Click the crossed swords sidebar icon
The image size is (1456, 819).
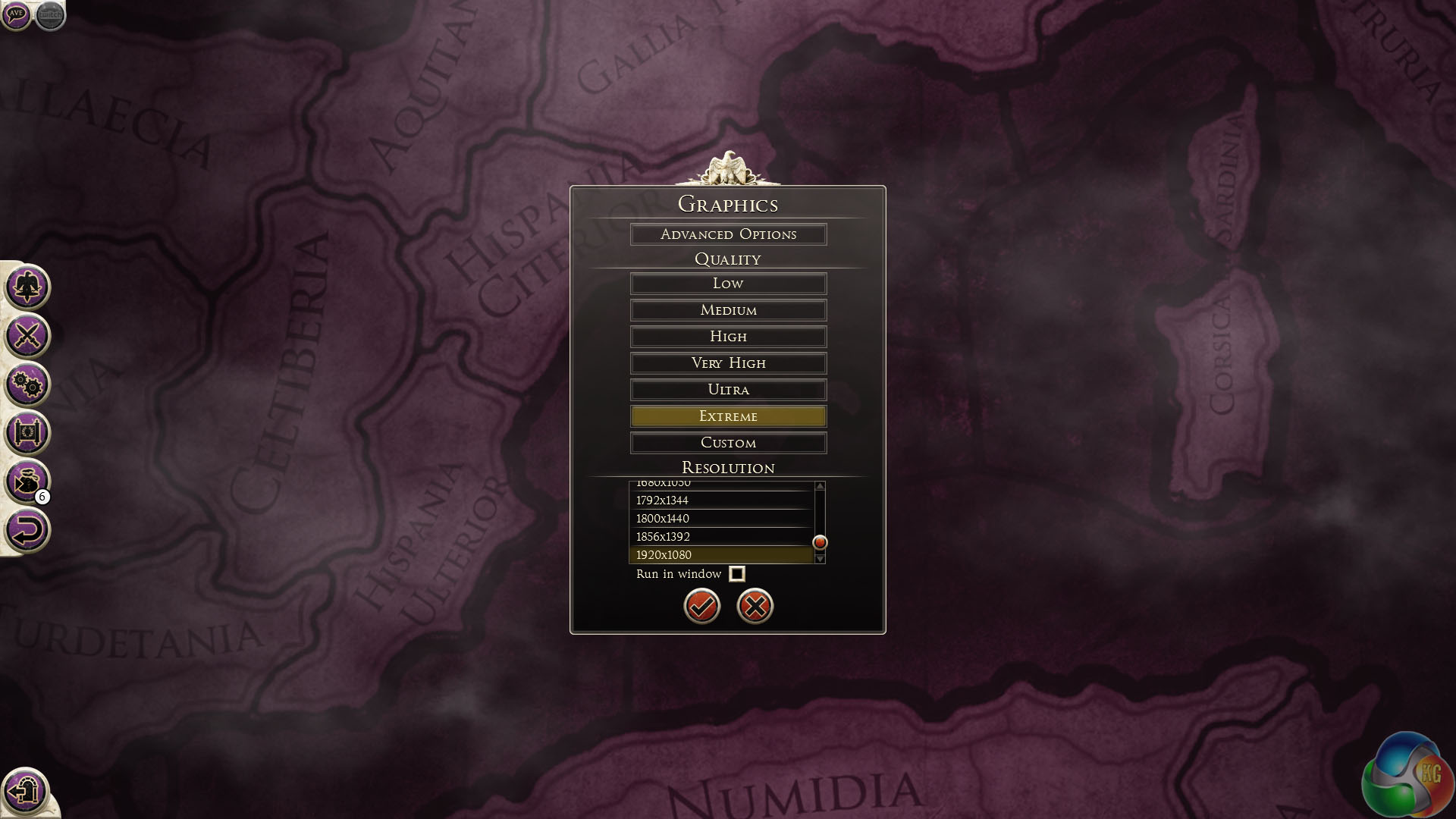27,336
